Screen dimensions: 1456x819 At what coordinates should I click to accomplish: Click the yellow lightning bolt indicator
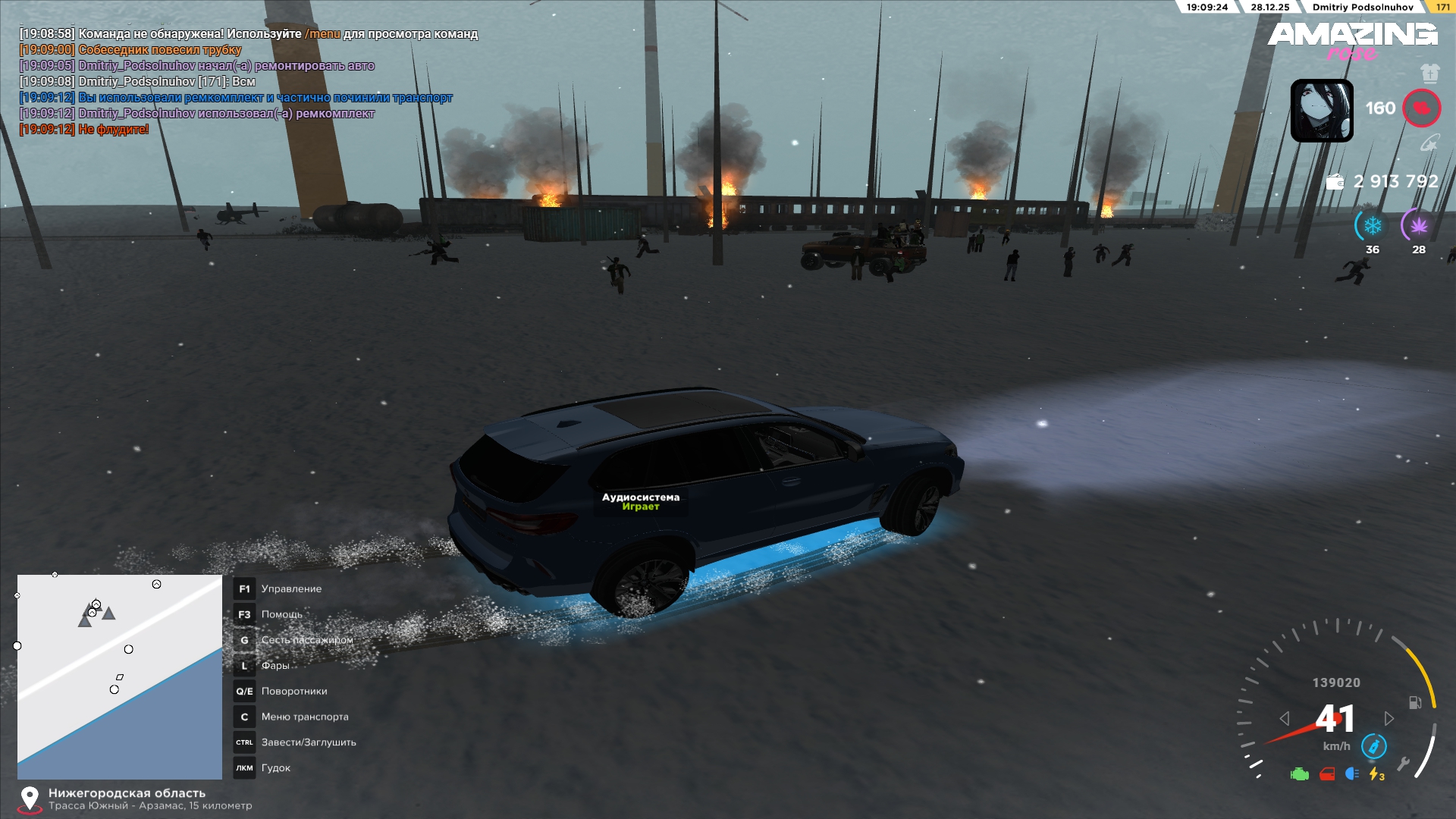(x=1376, y=774)
